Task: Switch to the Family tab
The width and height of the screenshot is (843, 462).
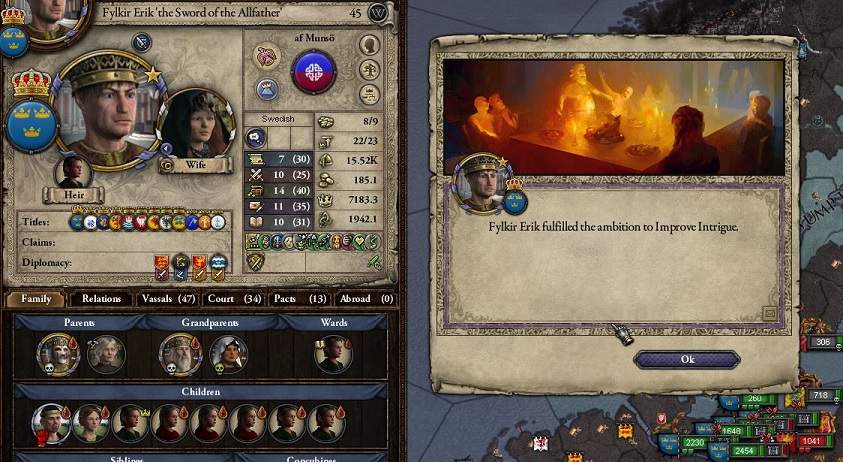Action: pyautogui.click(x=36, y=299)
